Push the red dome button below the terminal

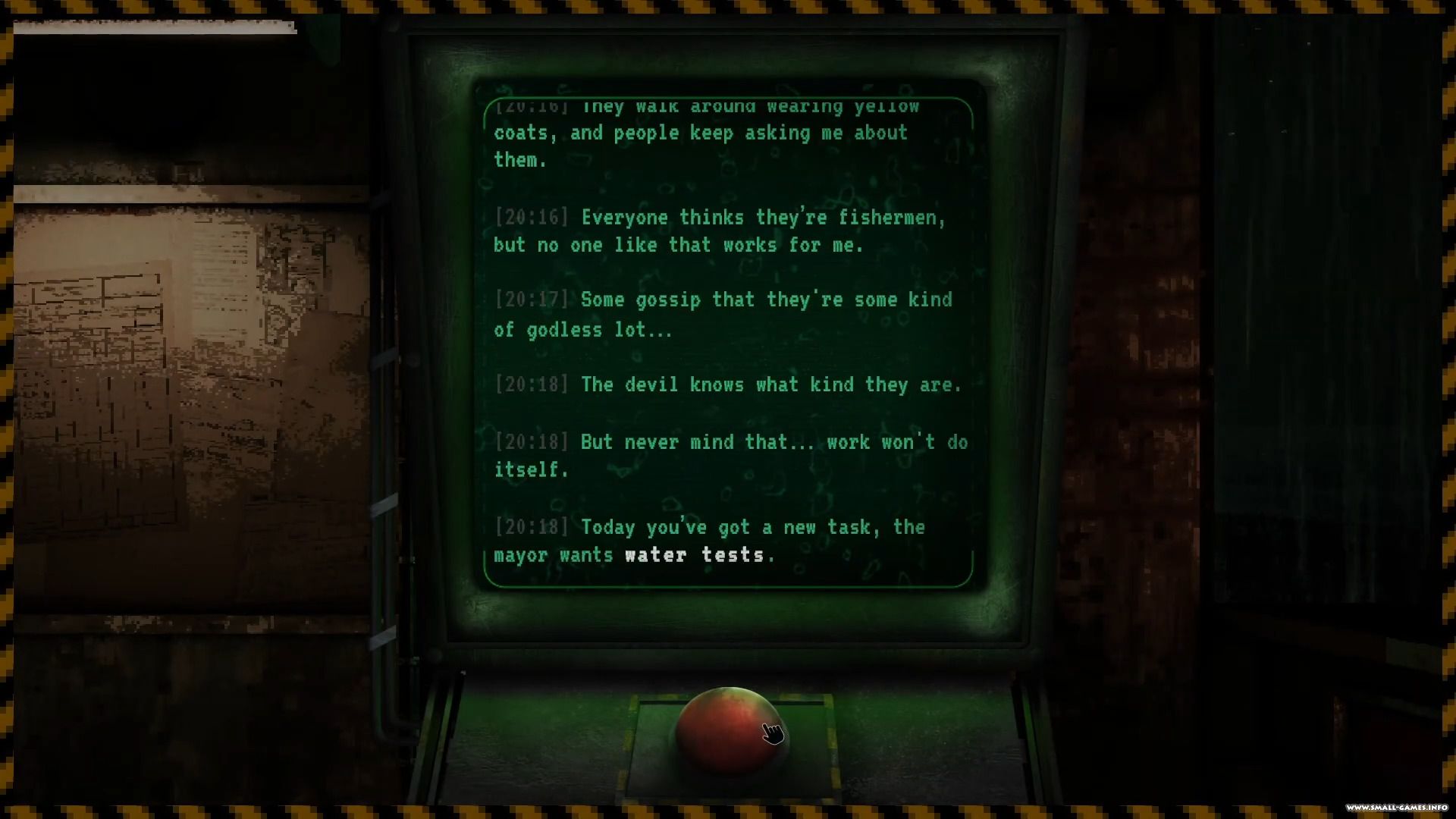729,730
